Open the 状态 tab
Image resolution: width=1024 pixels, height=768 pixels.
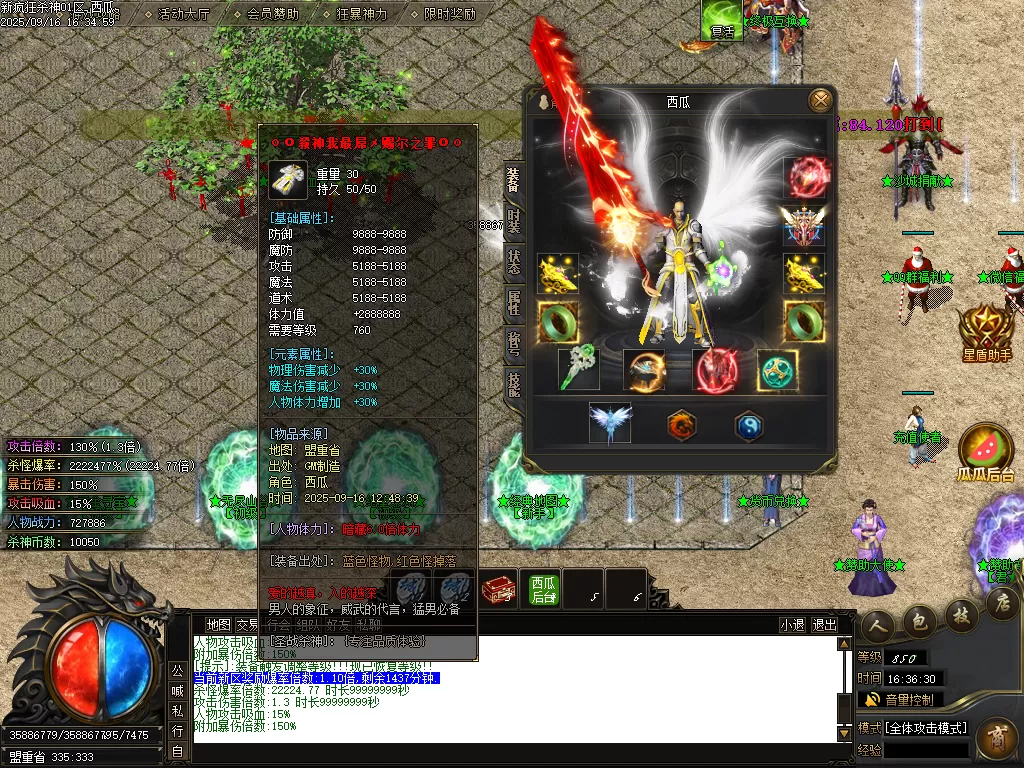513,263
